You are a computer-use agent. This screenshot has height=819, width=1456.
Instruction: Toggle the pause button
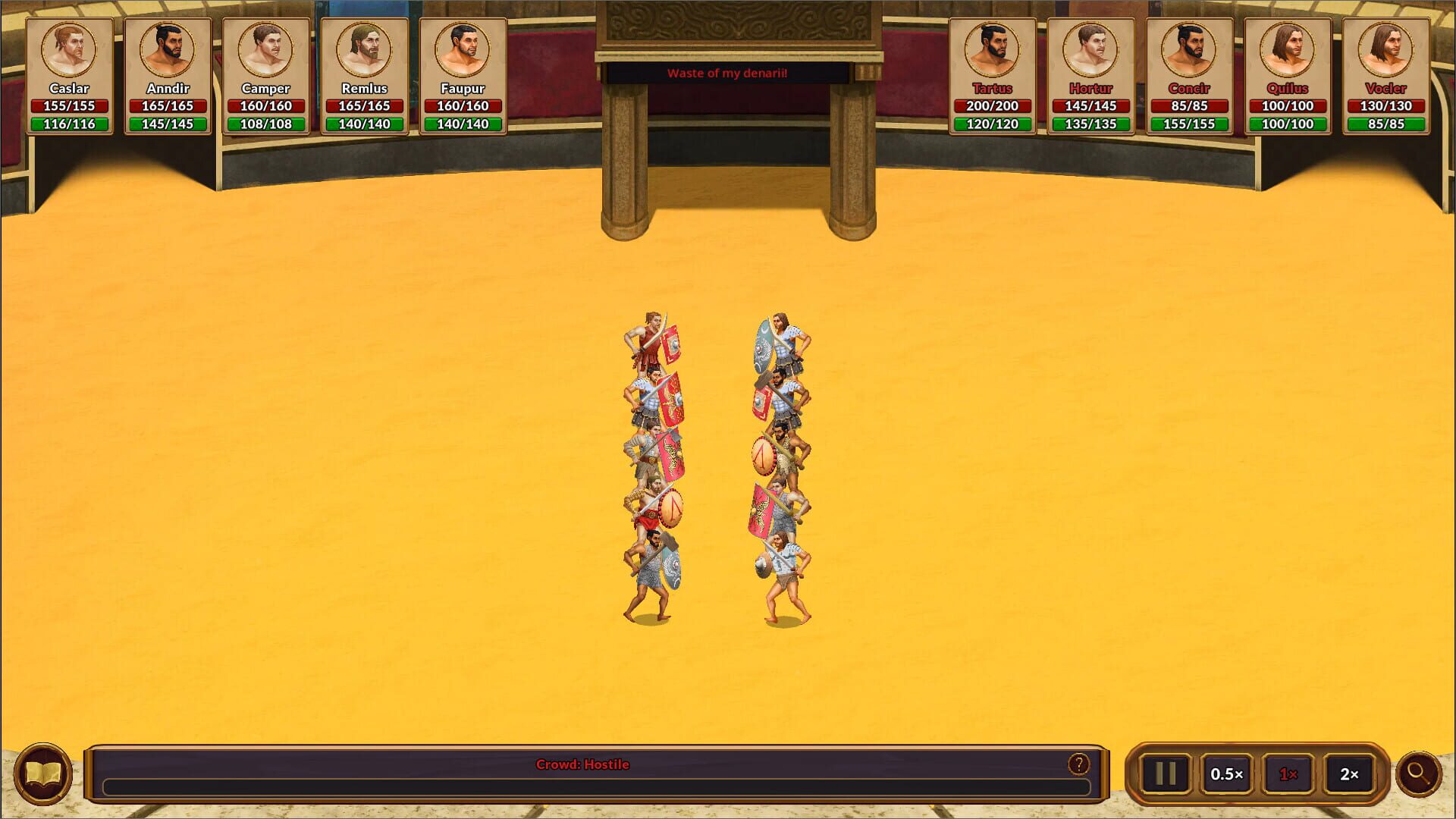(1167, 773)
